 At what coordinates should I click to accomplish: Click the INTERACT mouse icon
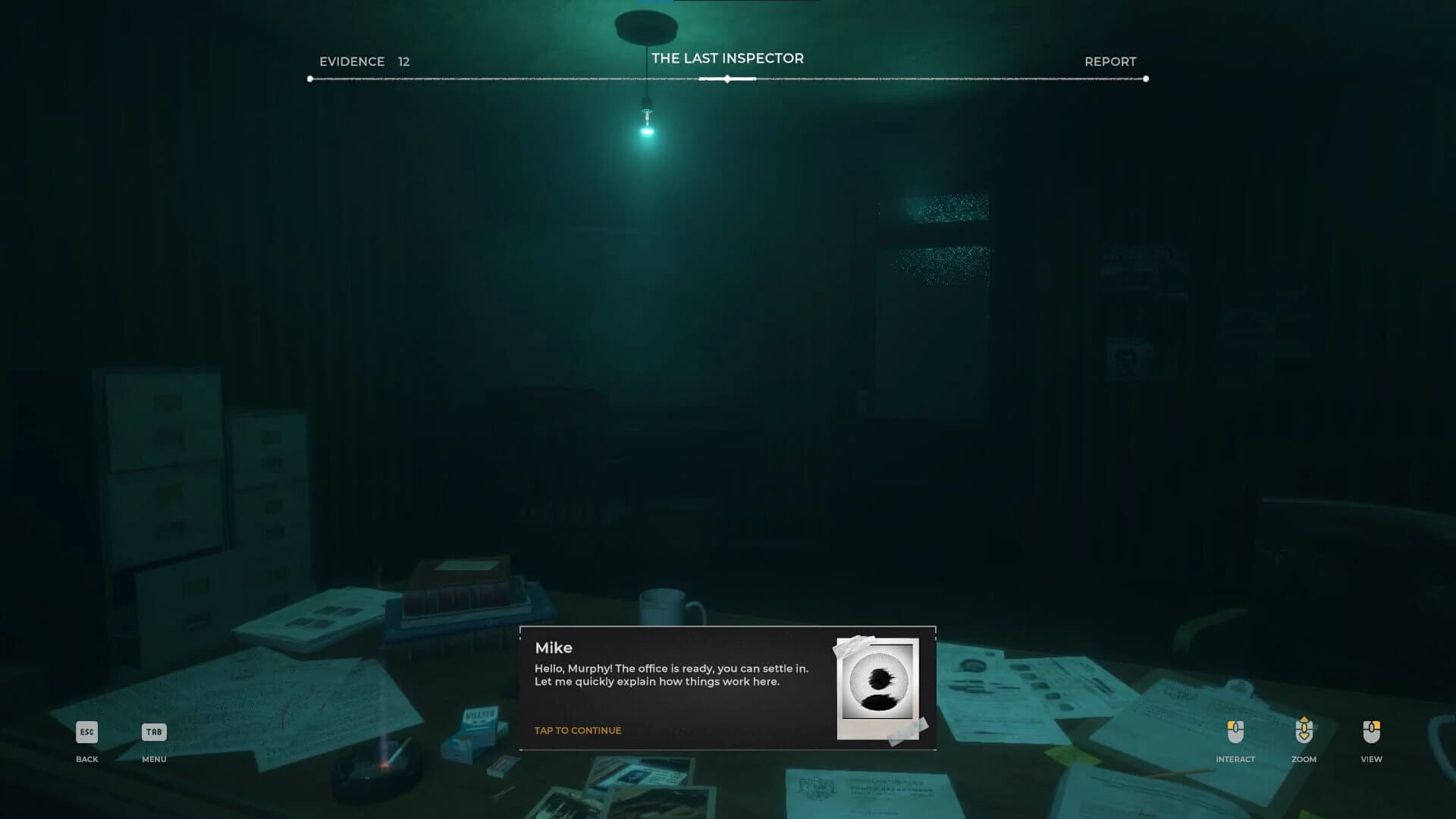(x=1236, y=733)
